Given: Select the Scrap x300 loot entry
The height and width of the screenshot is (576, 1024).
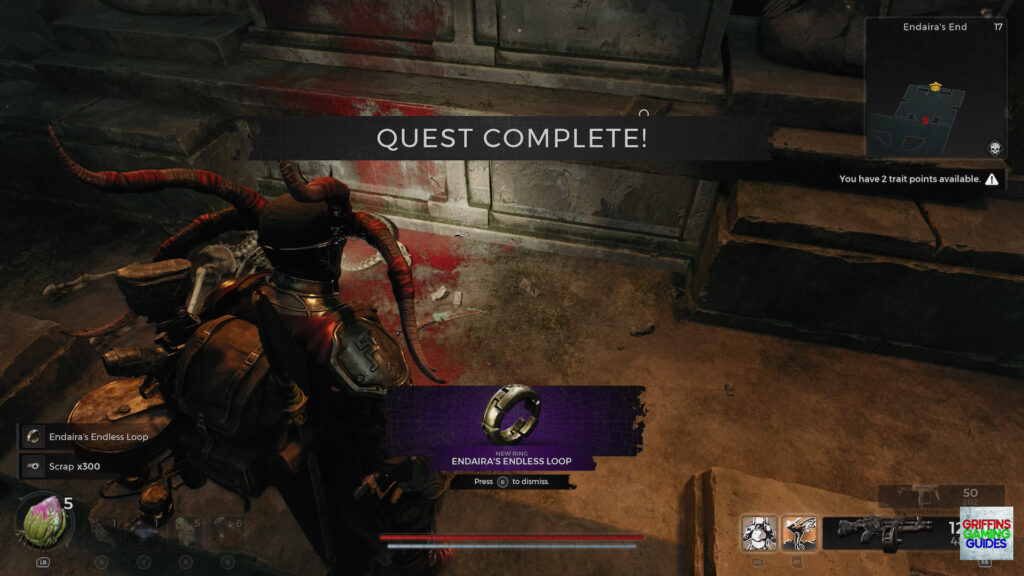Looking at the screenshot, I should pyautogui.click(x=68, y=465).
